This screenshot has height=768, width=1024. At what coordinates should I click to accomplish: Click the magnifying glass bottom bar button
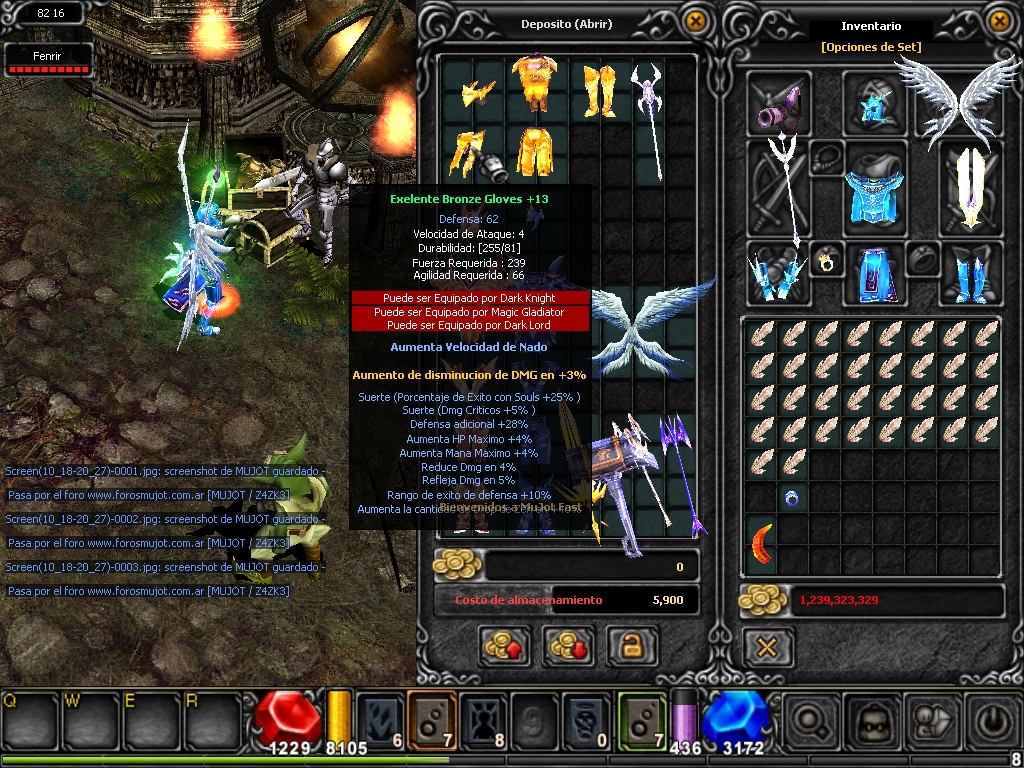809,720
